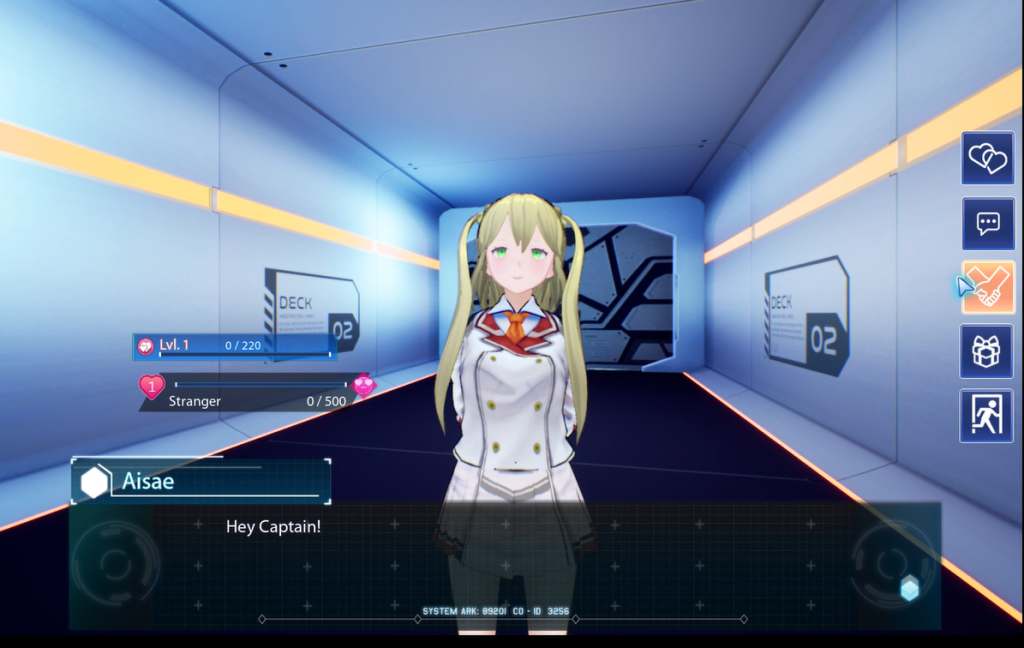Image resolution: width=1024 pixels, height=648 pixels.
Task: Open the double hearts relationship button
Action: click(987, 158)
